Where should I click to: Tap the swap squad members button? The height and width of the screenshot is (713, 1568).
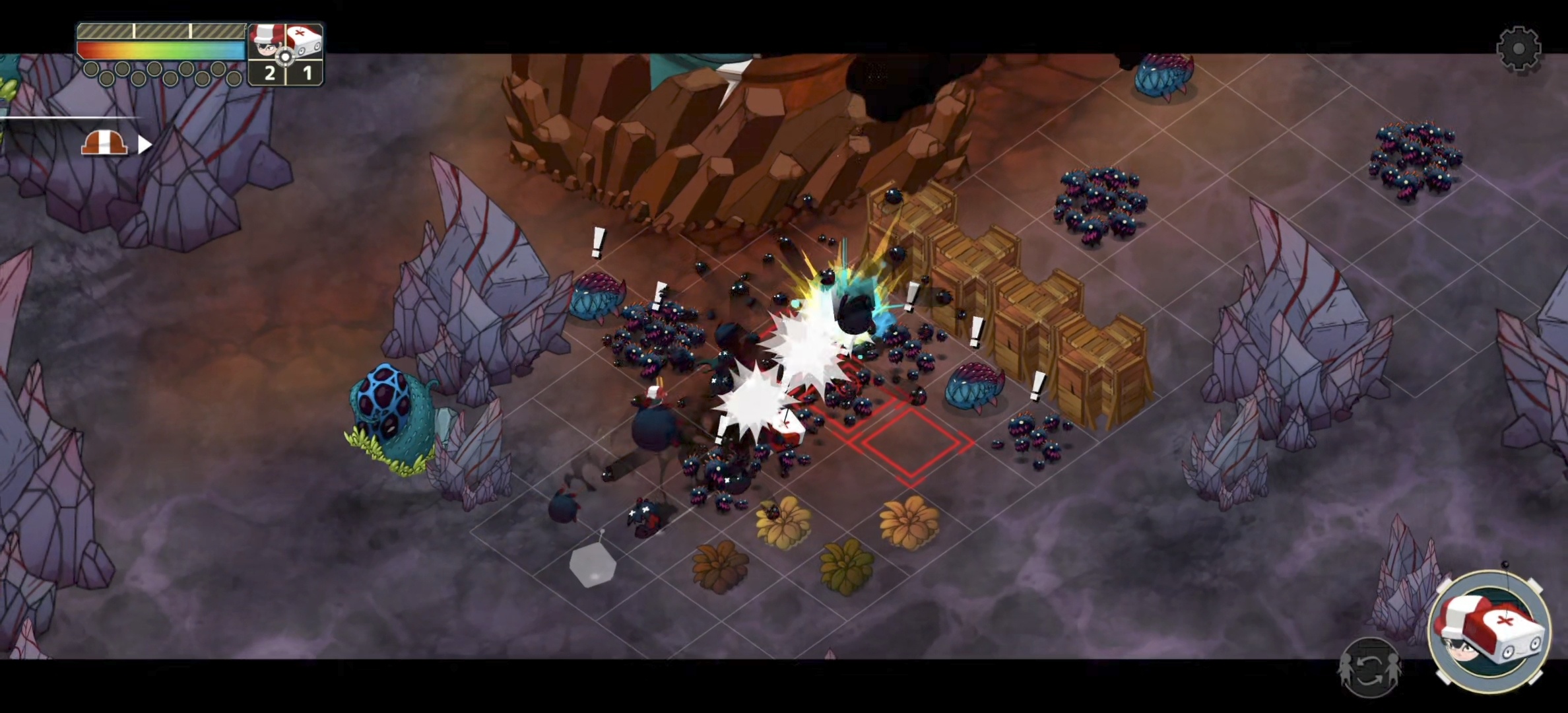[1369, 668]
